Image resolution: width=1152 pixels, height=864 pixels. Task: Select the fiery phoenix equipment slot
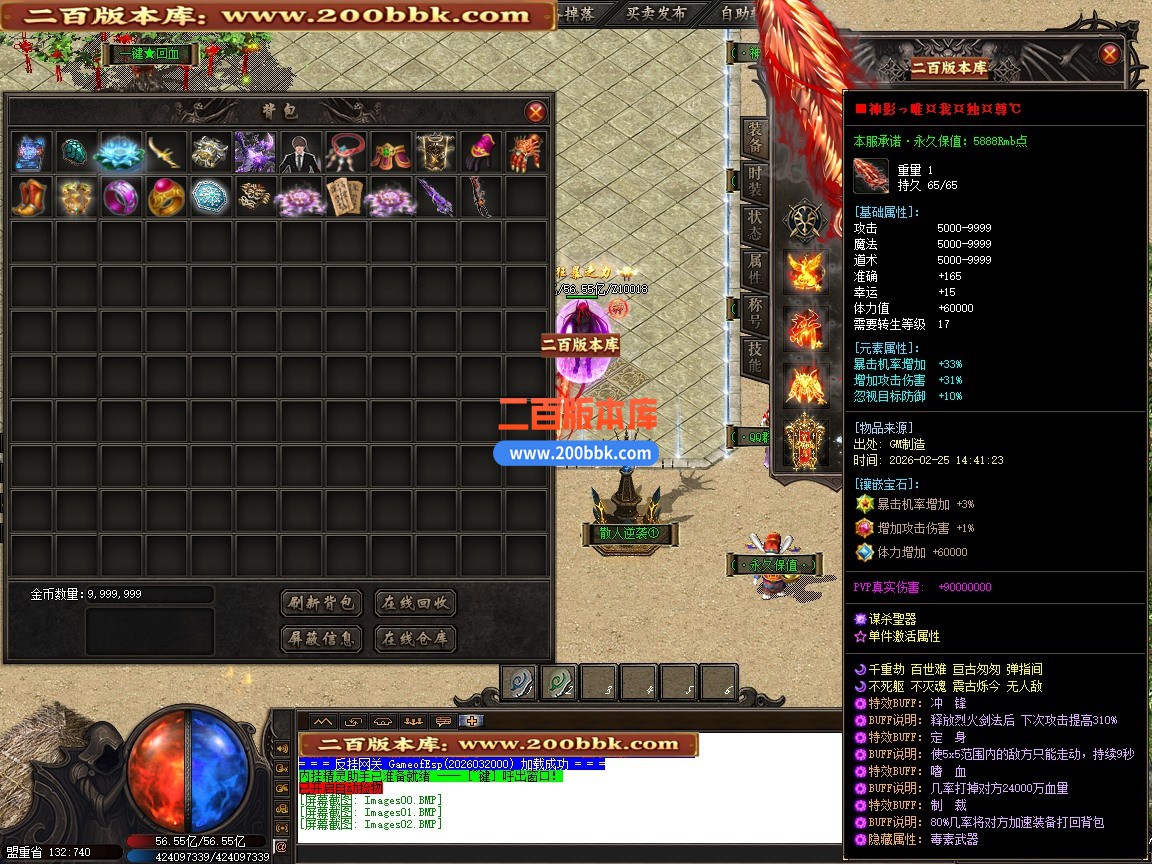point(805,270)
